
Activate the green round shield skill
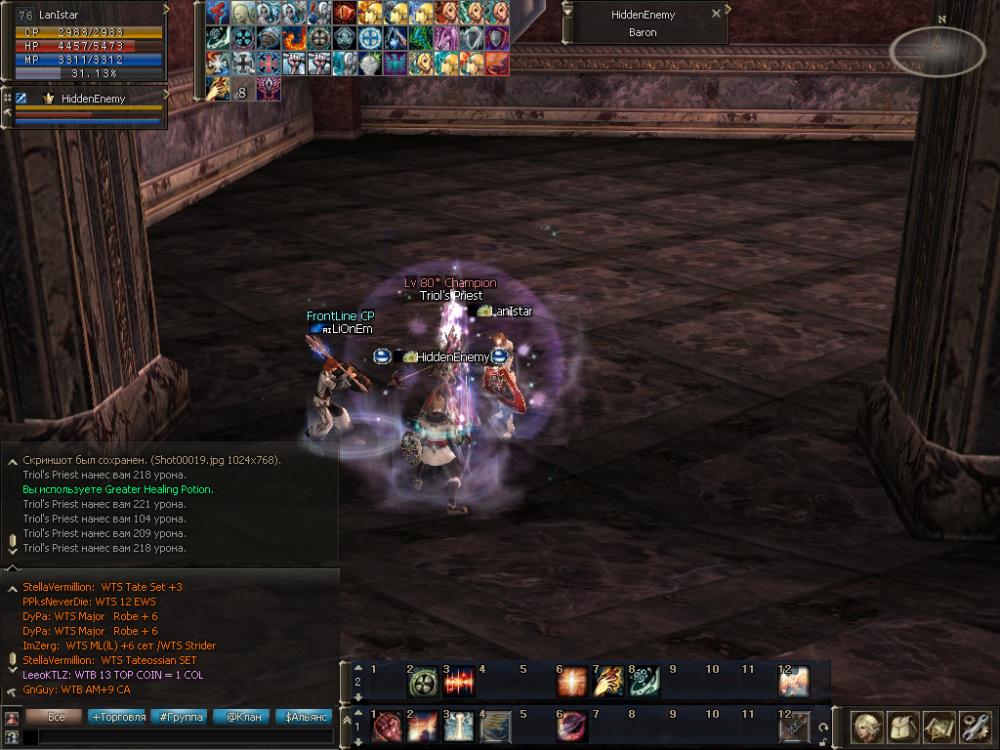point(422,682)
